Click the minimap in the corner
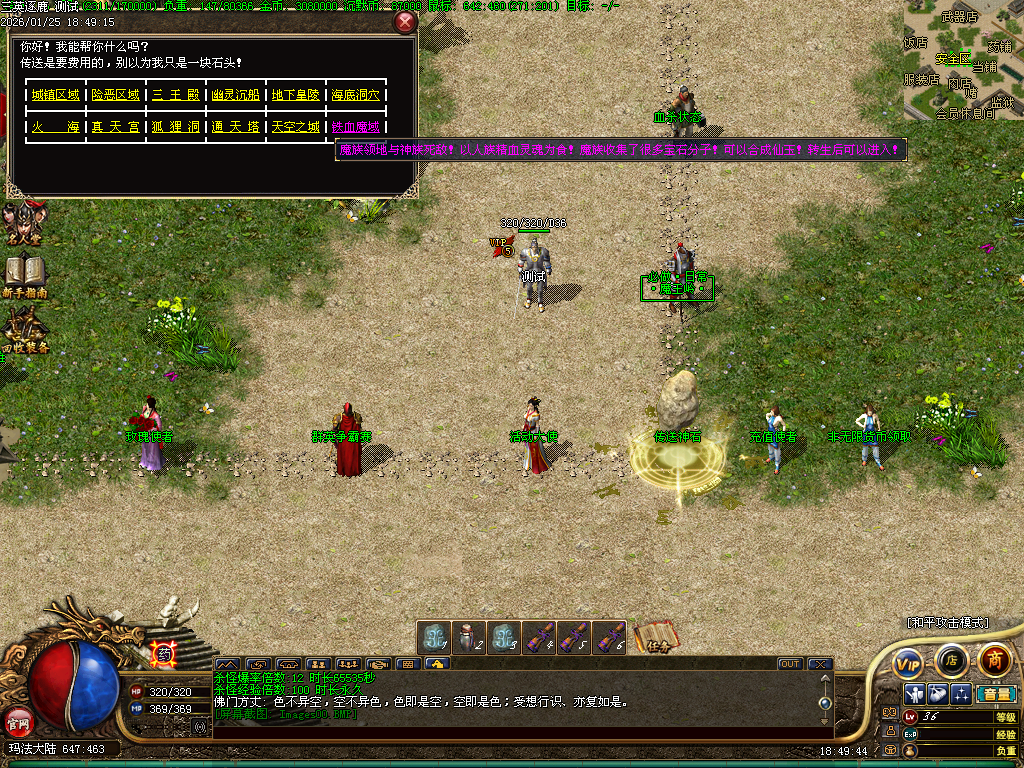 point(963,60)
